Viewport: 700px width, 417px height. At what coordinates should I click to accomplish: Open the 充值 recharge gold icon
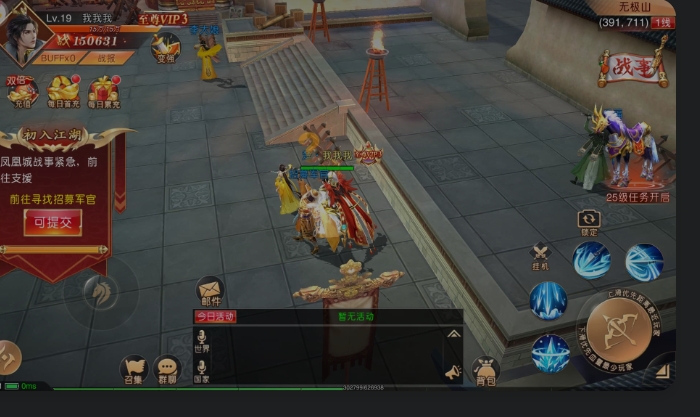[x=22, y=91]
